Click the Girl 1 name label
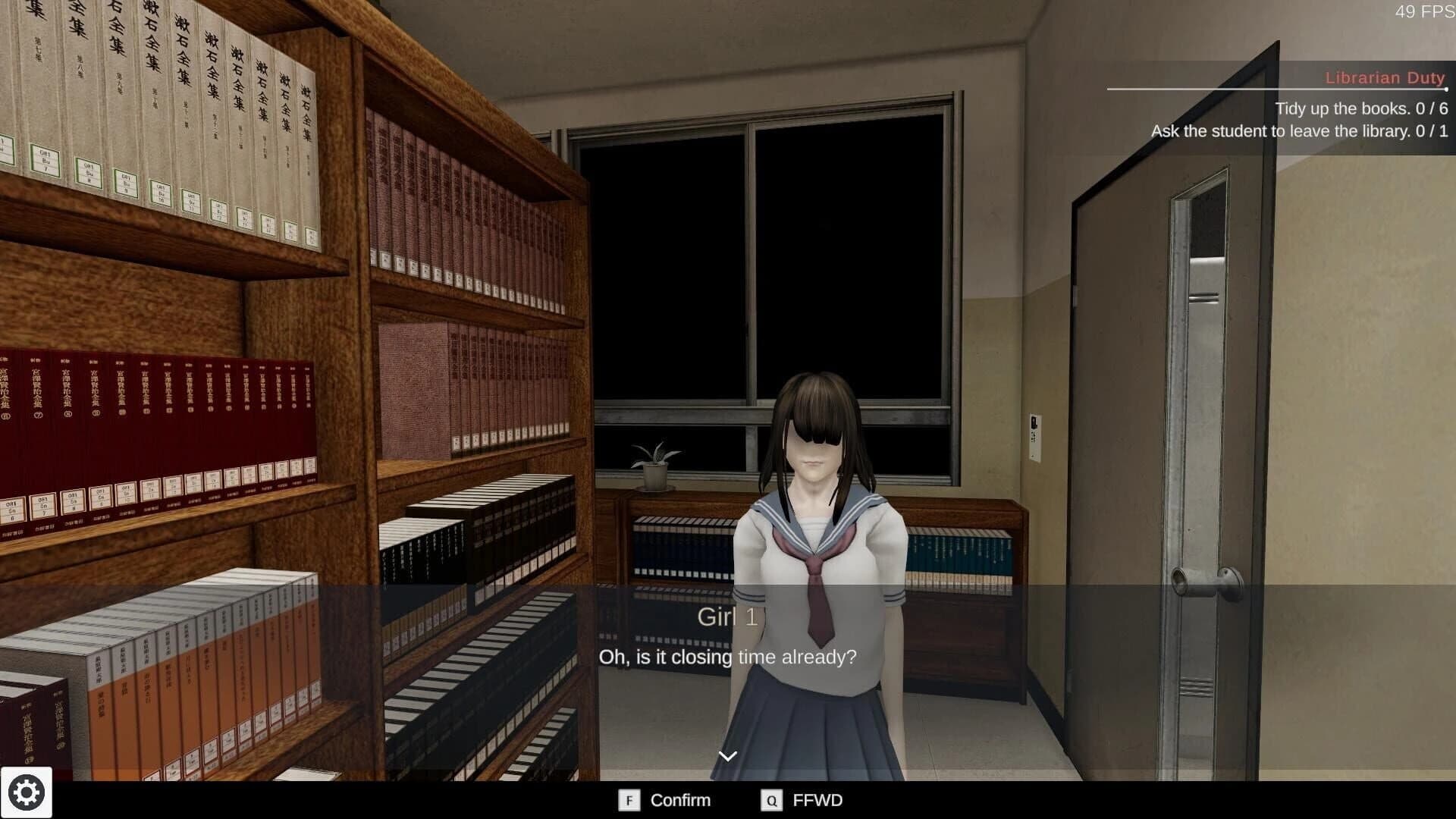The height and width of the screenshot is (819, 1456). pyautogui.click(x=726, y=617)
